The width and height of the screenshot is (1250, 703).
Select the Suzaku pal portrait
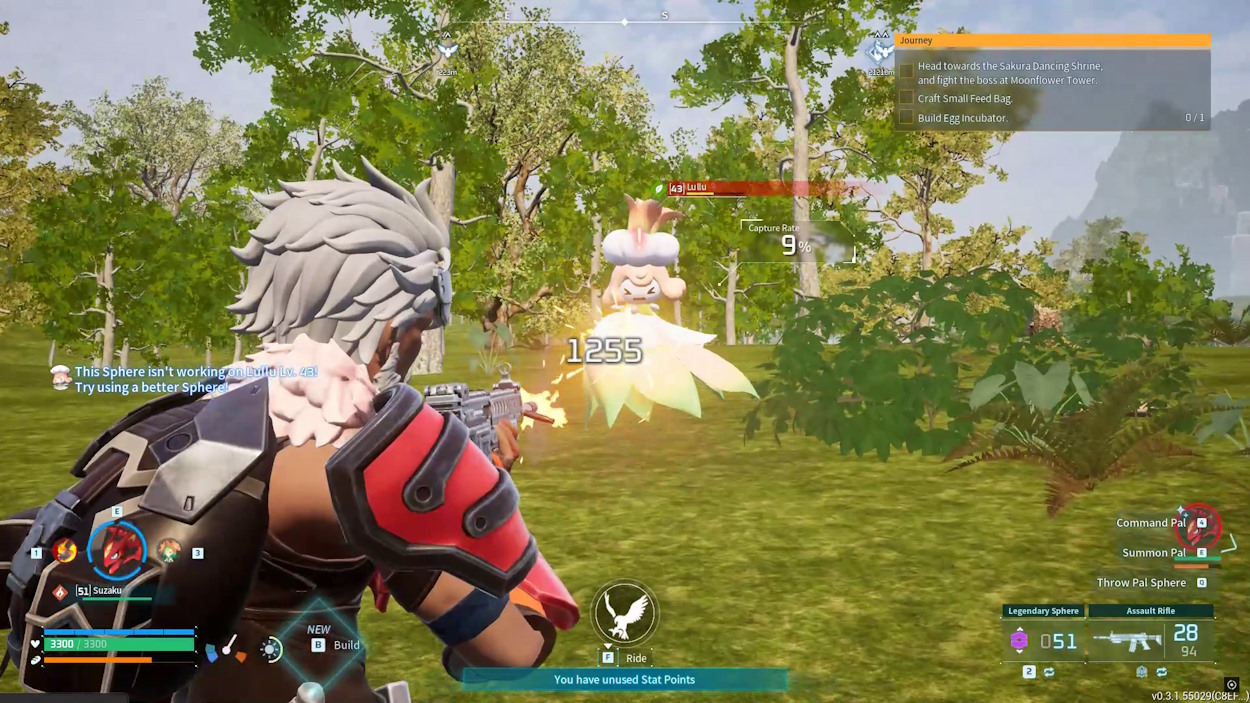(x=118, y=550)
